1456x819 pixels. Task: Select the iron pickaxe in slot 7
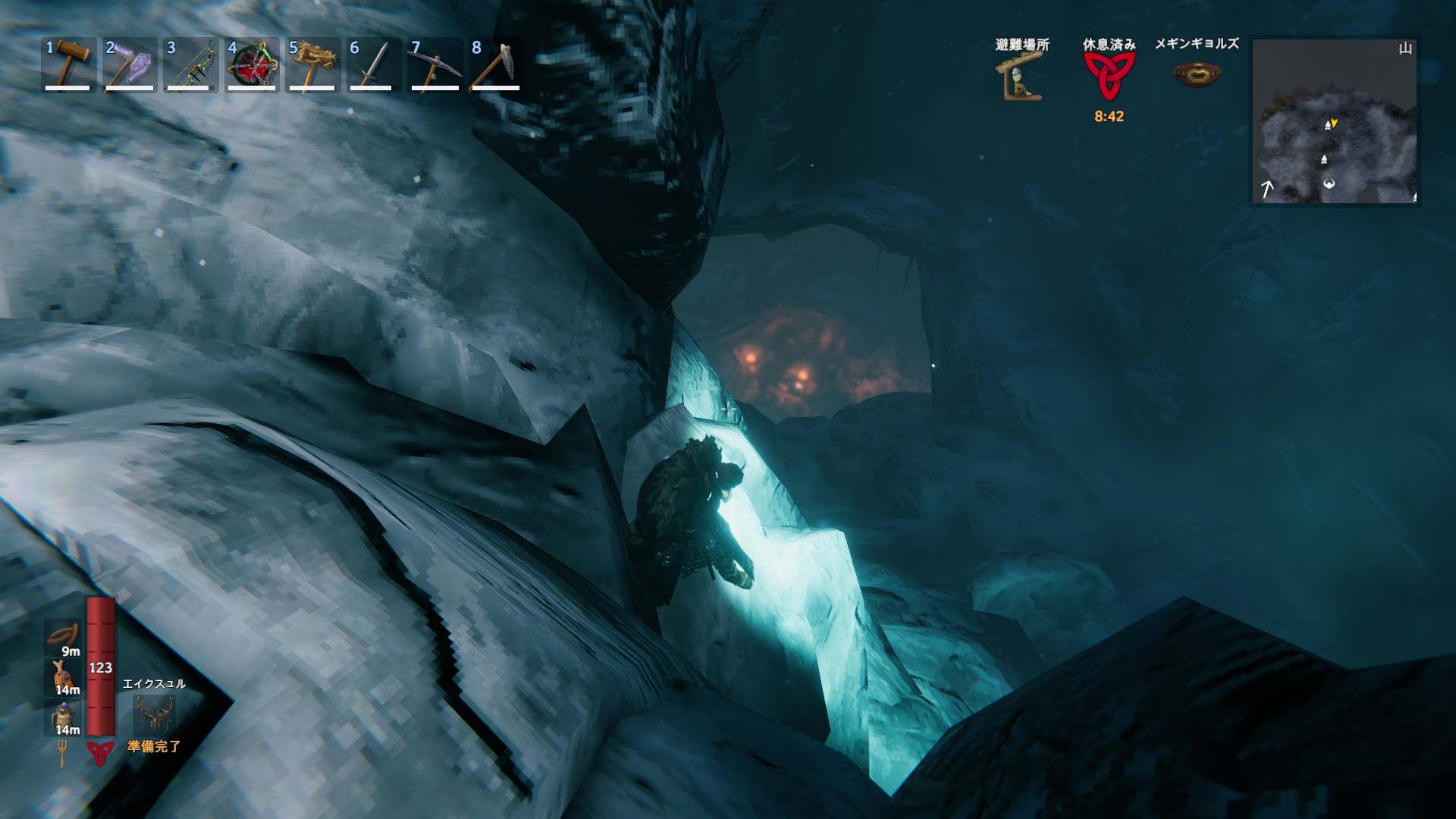pyautogui.click(x=435, y=64)
